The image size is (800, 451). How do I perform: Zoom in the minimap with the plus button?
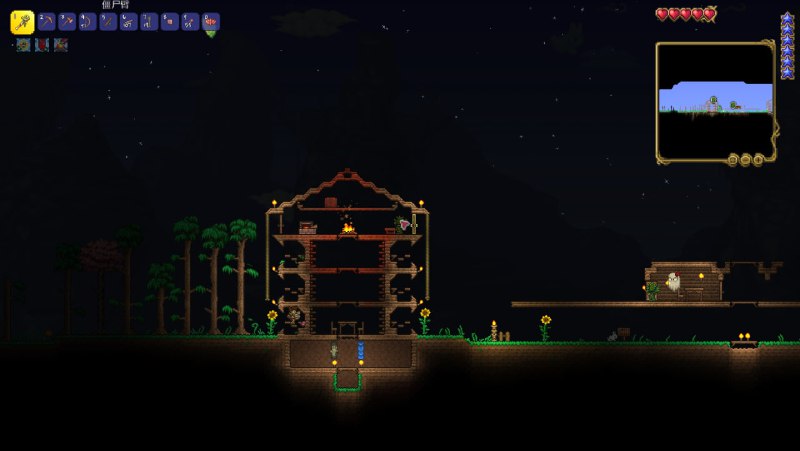(758, 159)
